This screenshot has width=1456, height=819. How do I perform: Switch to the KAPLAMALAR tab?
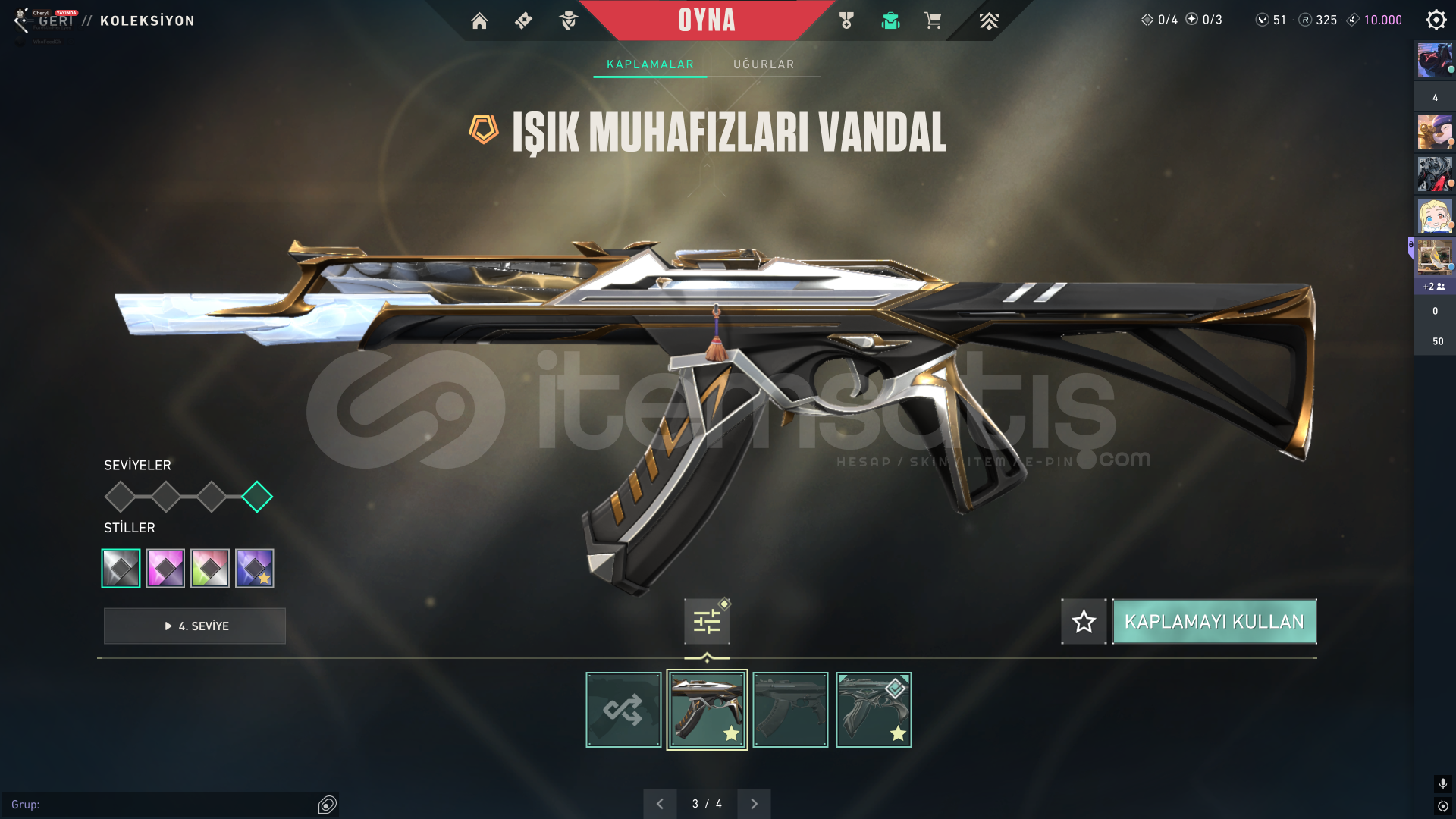649,64
